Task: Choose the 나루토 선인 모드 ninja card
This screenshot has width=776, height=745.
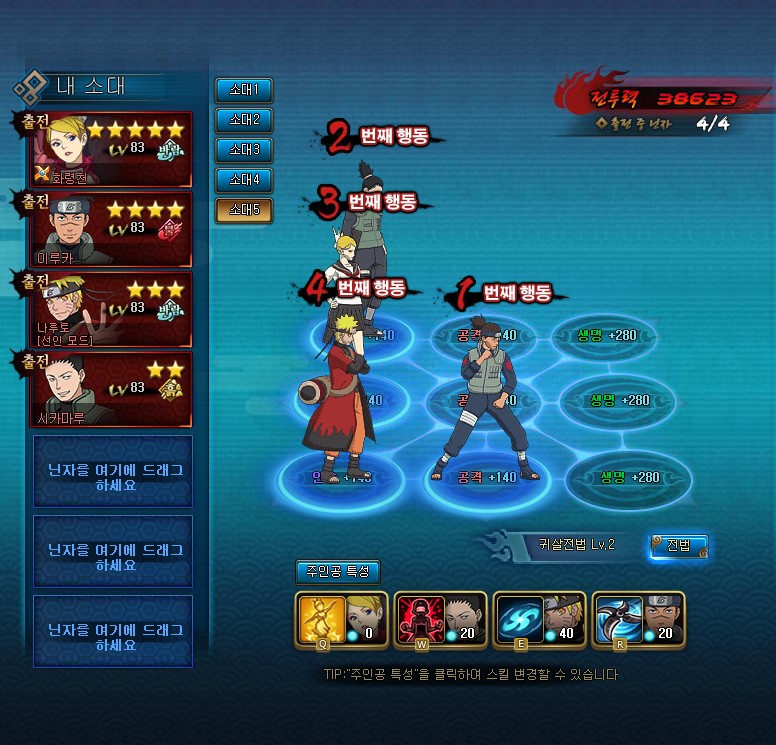Action: tap(112, 309)
